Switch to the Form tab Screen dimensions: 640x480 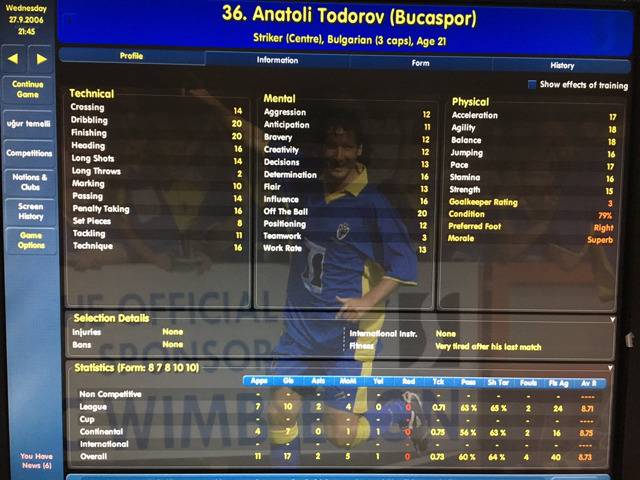pos(420,63)
